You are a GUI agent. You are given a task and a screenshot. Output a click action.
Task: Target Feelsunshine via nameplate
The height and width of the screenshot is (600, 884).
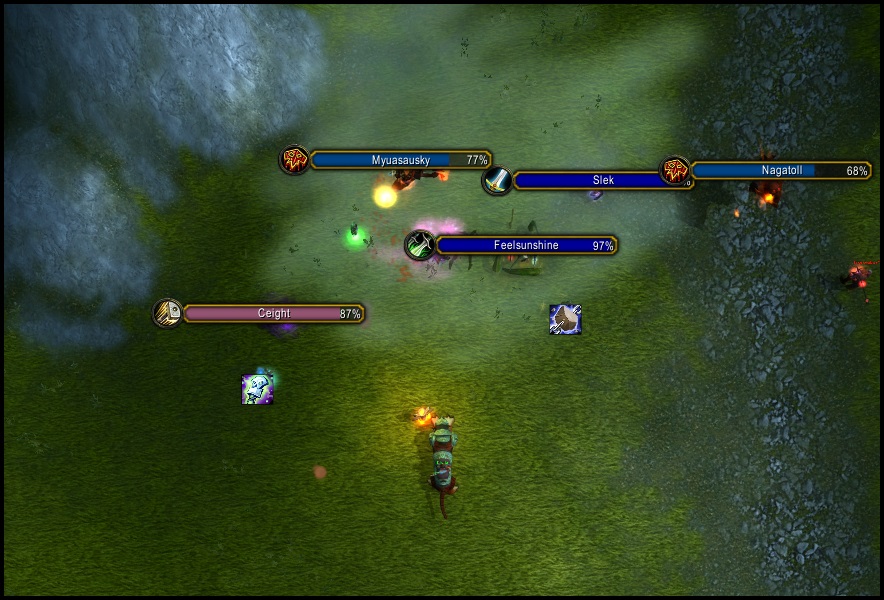[x=525, y=245]
